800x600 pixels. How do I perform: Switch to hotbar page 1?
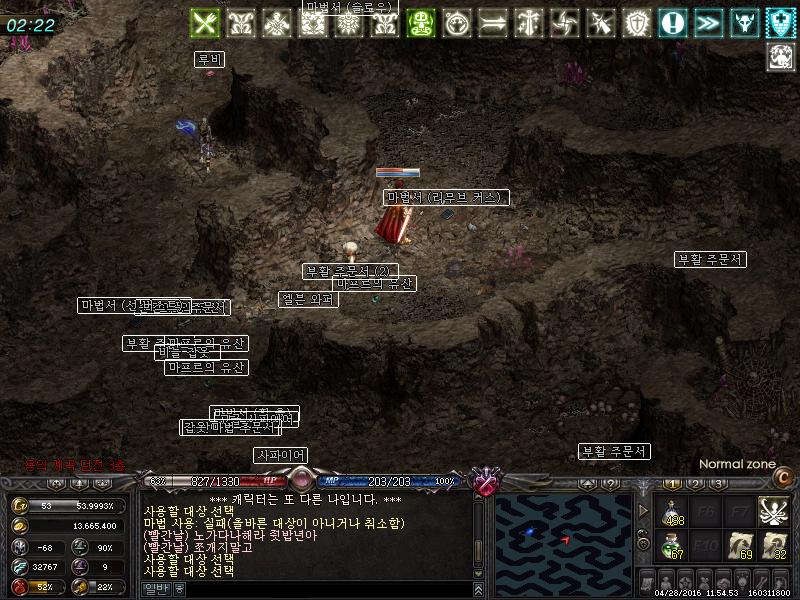tap(670, 484)
